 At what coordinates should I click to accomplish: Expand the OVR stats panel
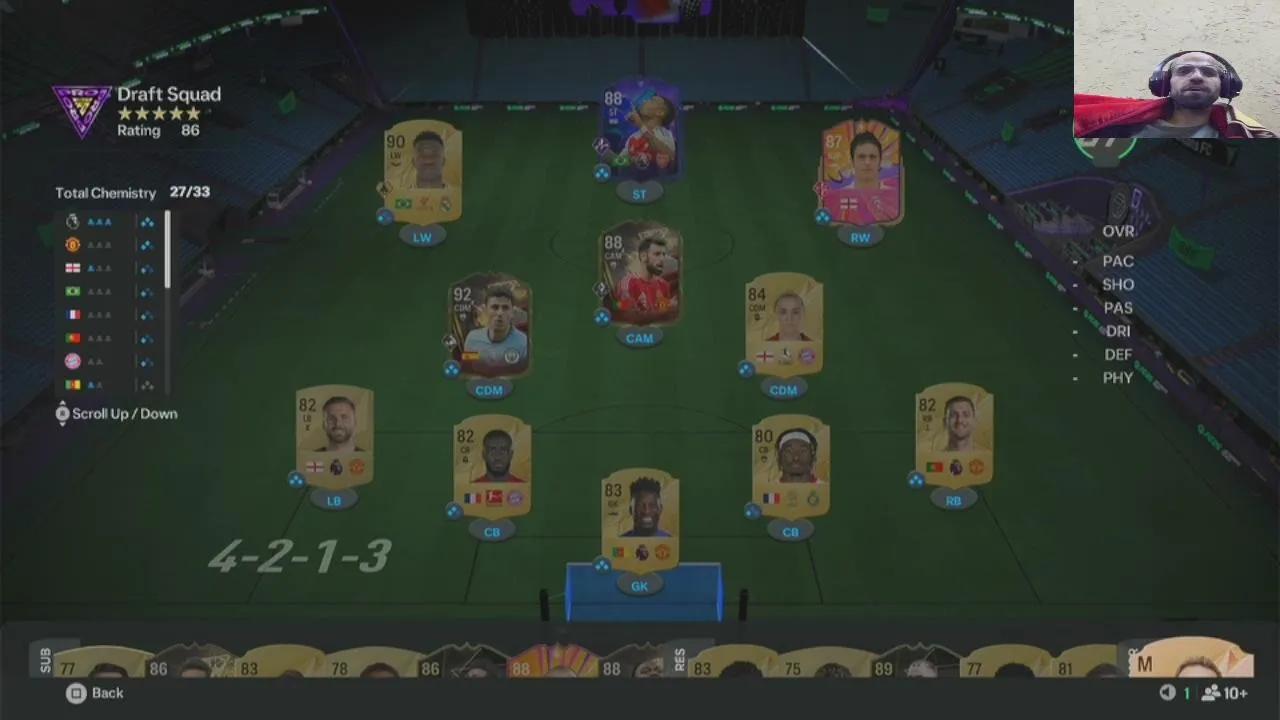[x=1117, y=230]
